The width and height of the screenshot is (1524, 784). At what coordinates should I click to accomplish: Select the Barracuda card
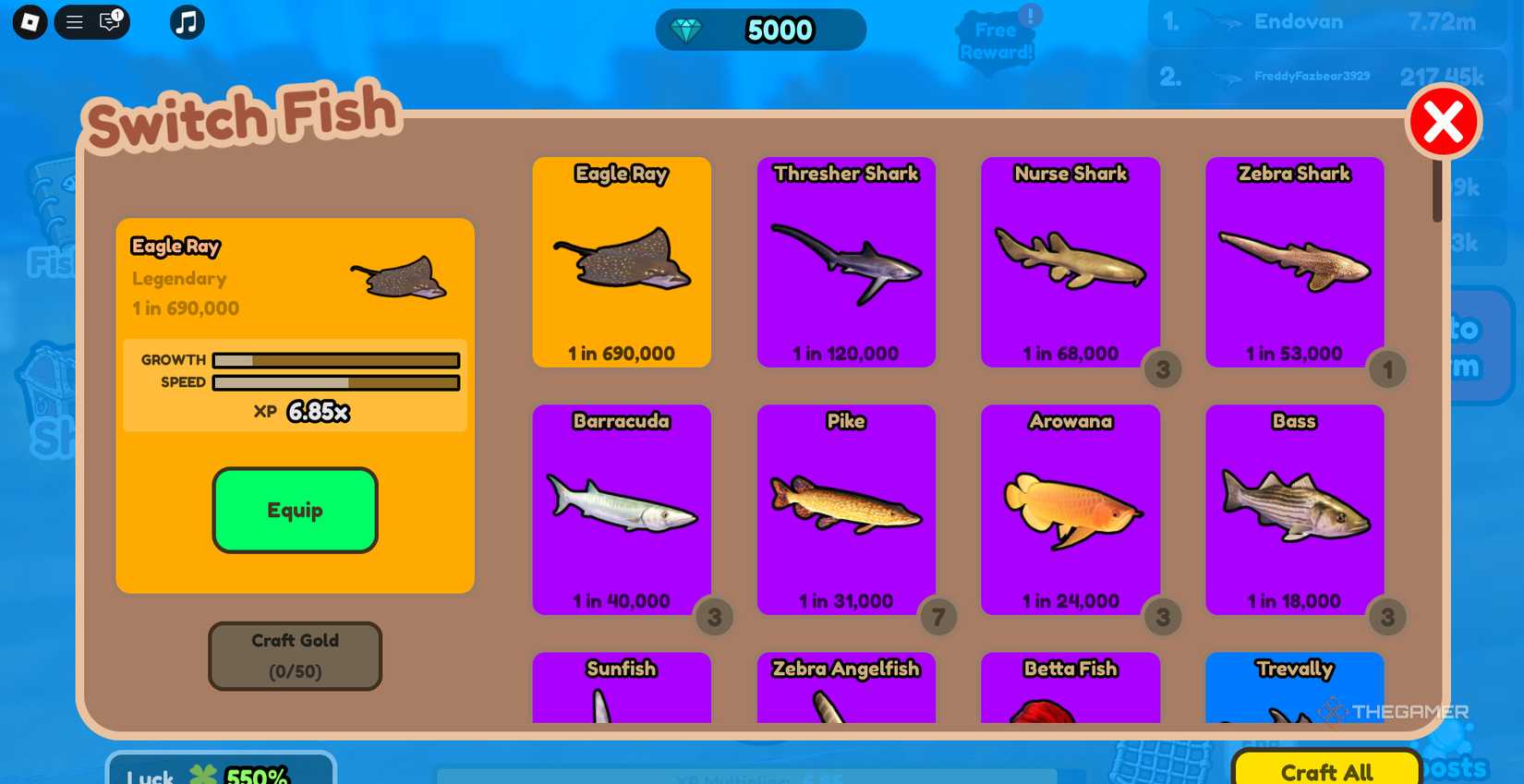tap(621, 509)
